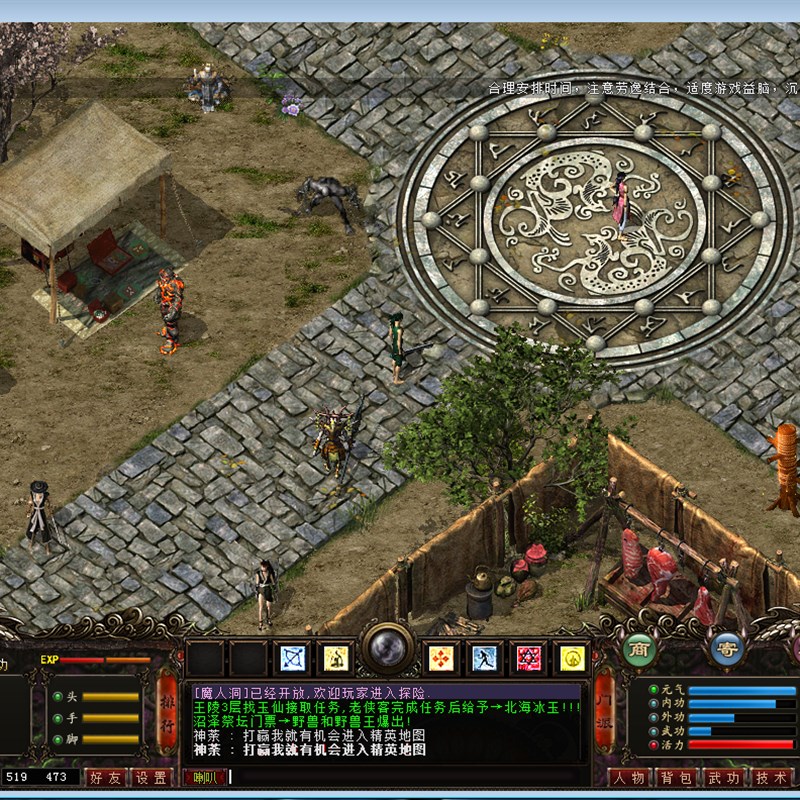Open the green 商 shop button
The height and width of the screenshot is (800, 800).
click(640, 649)
